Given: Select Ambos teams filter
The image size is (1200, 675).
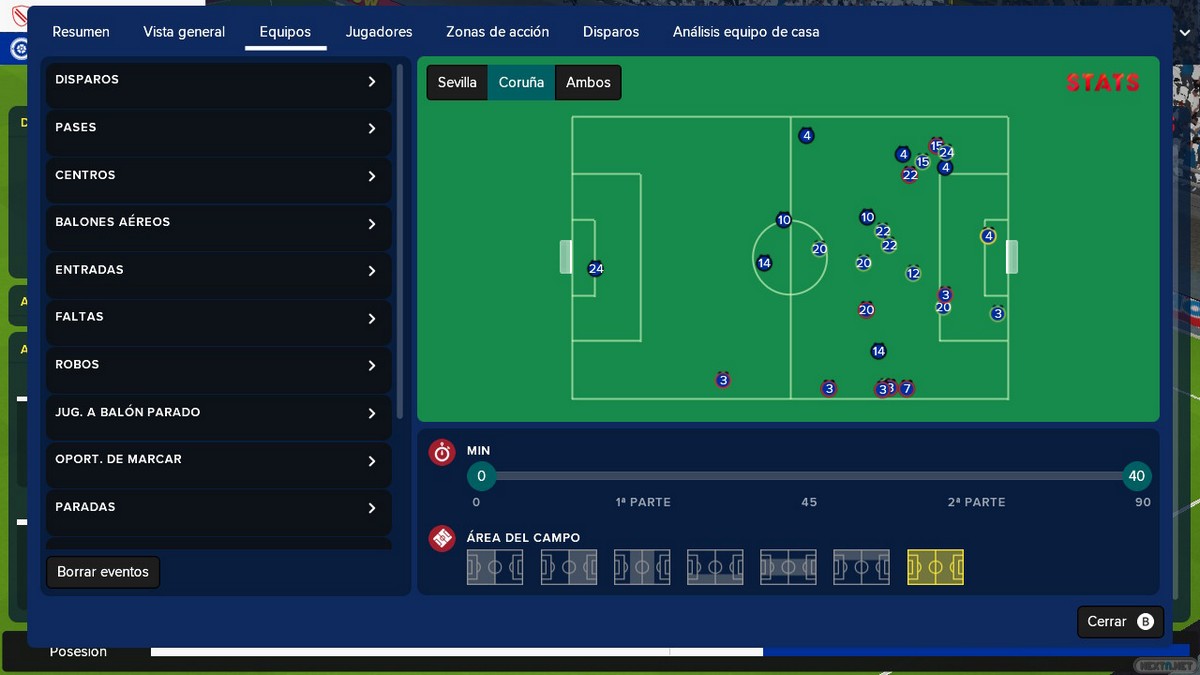Looking at the screenshot, I should (x=588, y=83).
